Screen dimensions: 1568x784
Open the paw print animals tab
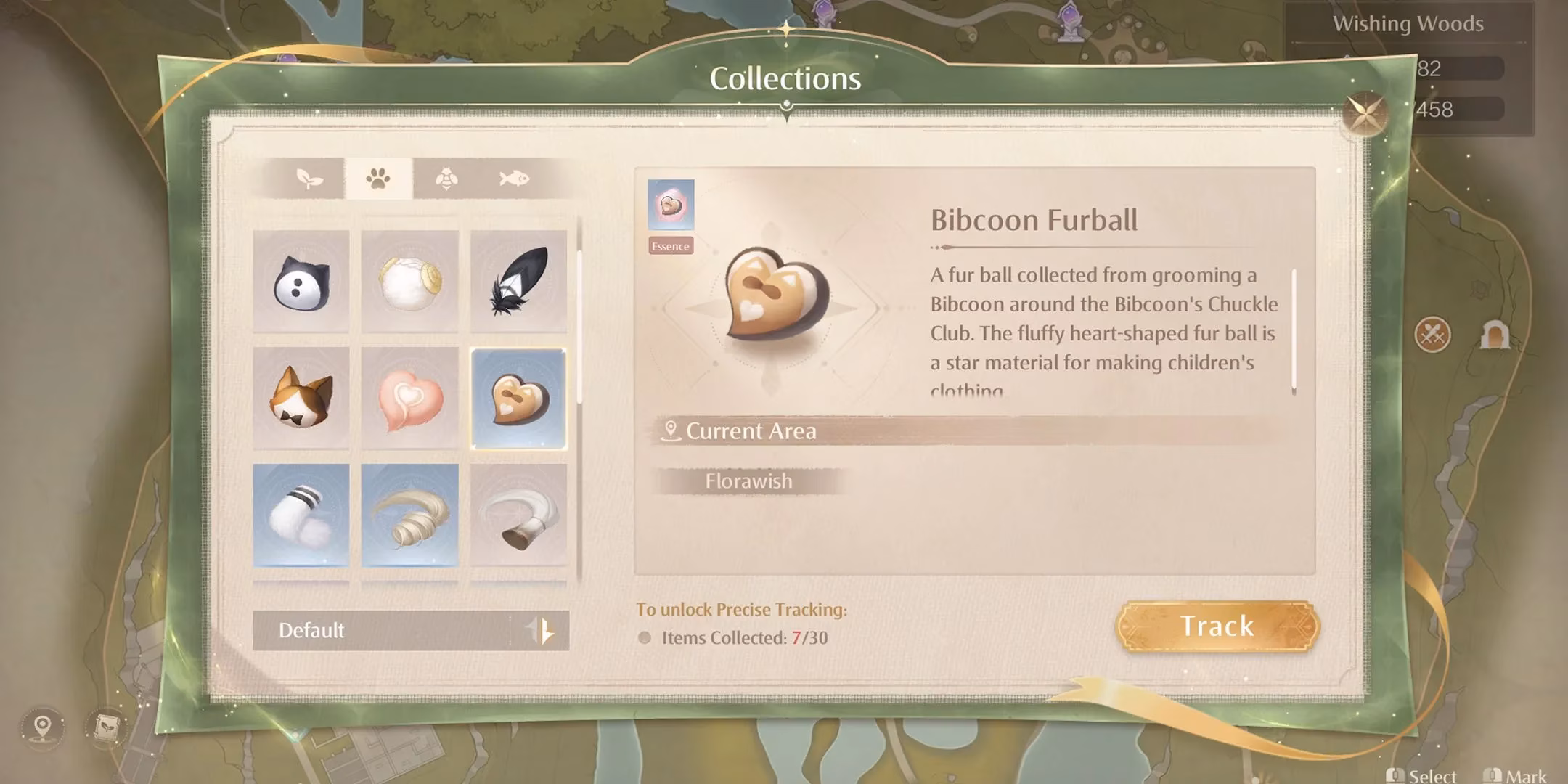tap(378, 179)
